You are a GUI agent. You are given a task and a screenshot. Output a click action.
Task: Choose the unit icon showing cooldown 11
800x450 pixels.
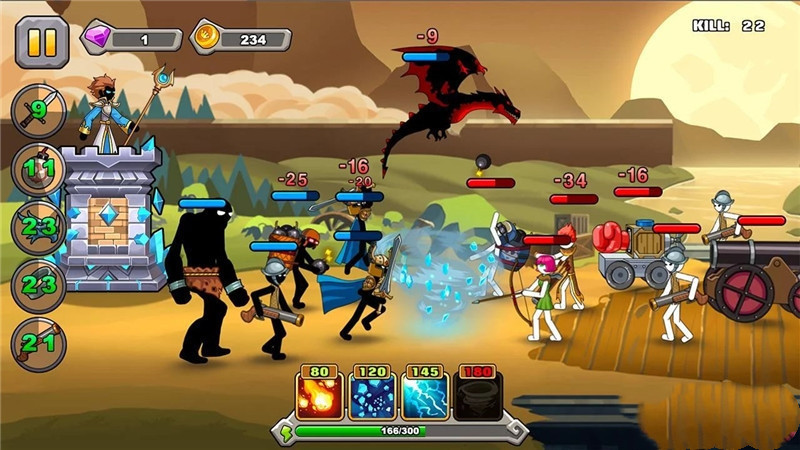coord(37,168)
